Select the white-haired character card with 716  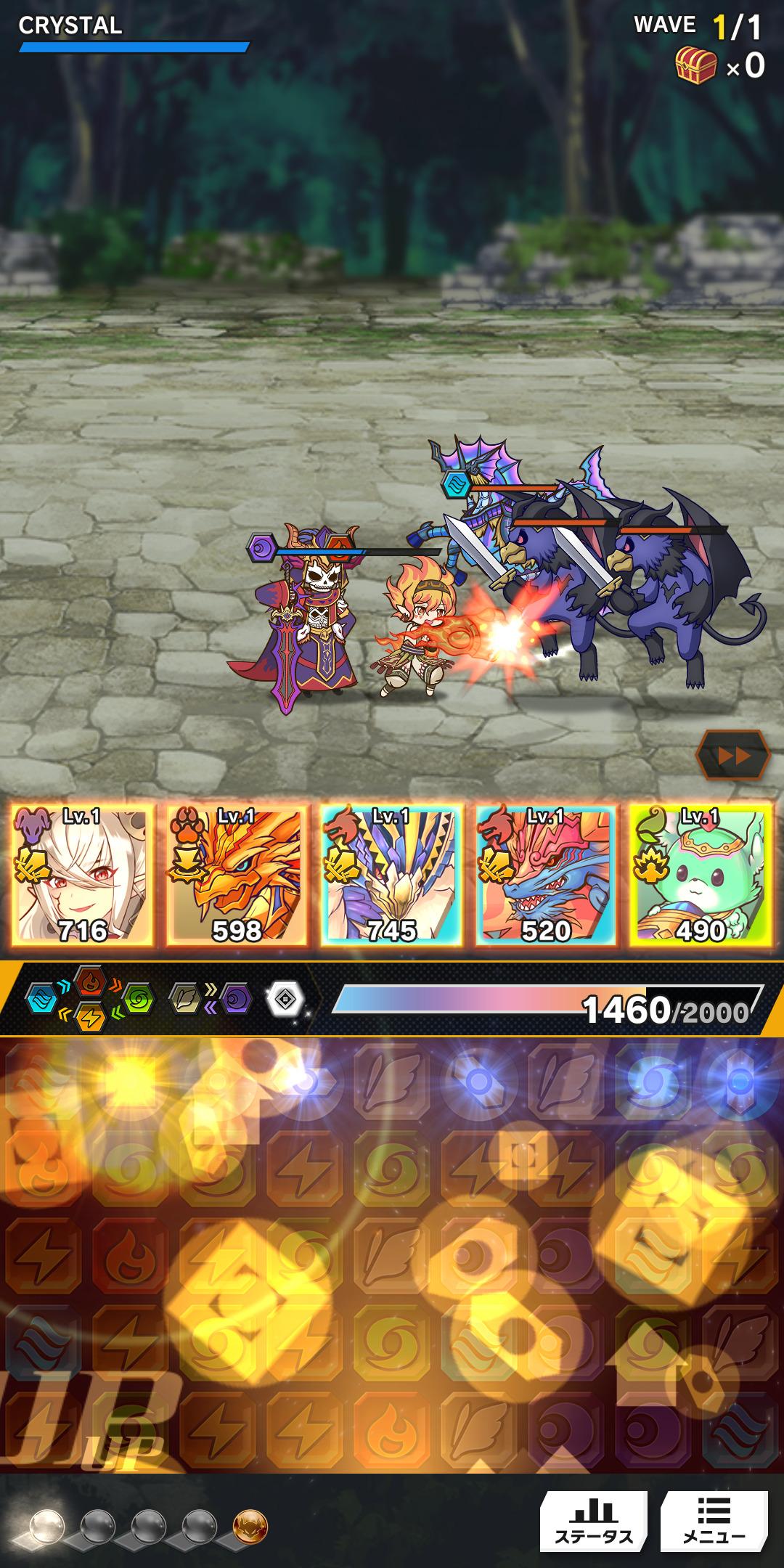coord(83,875)
